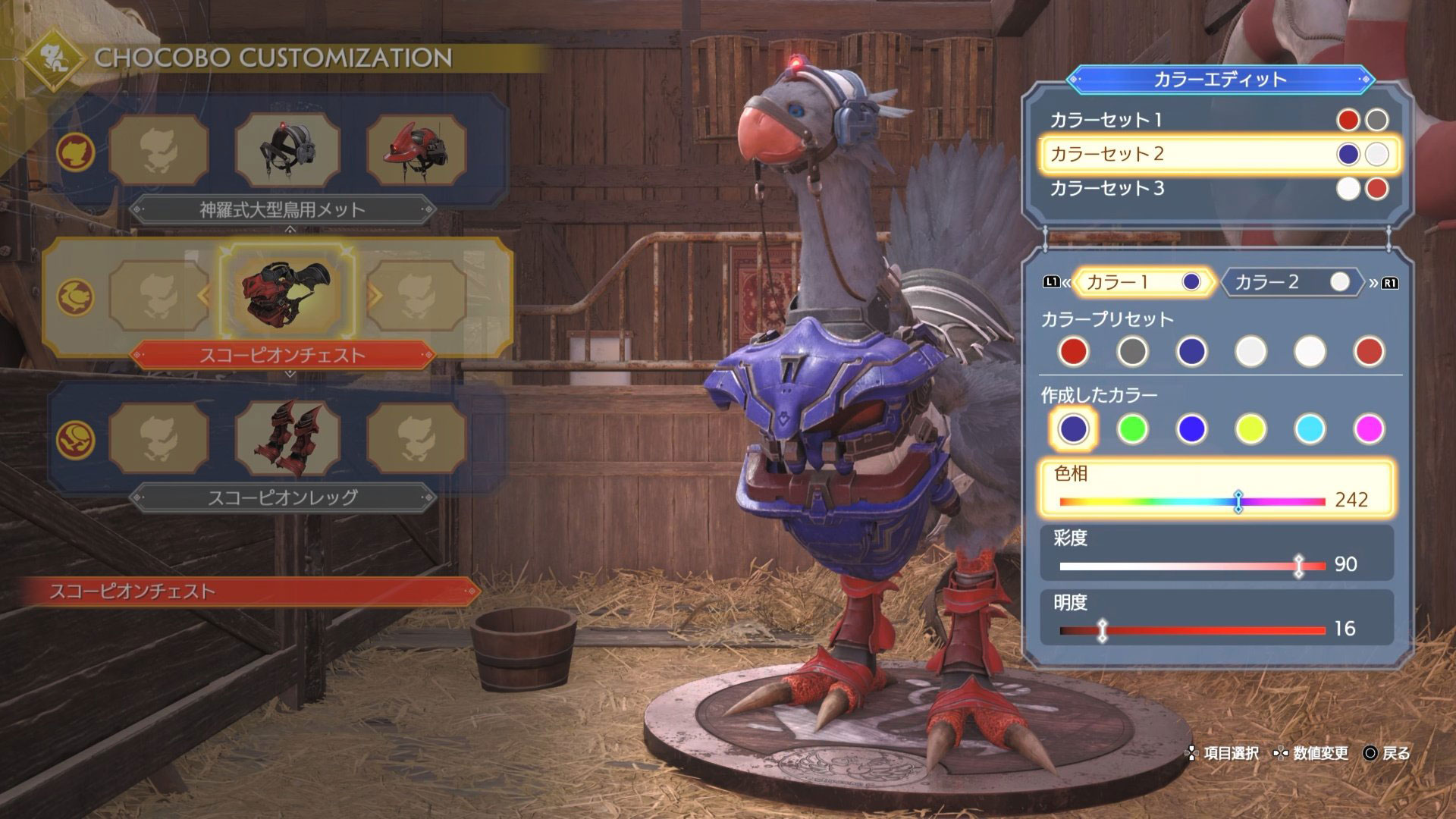The image size is (1456, 819).
Task: Select the red helmet thumbnail
Action: click(416, 151)
